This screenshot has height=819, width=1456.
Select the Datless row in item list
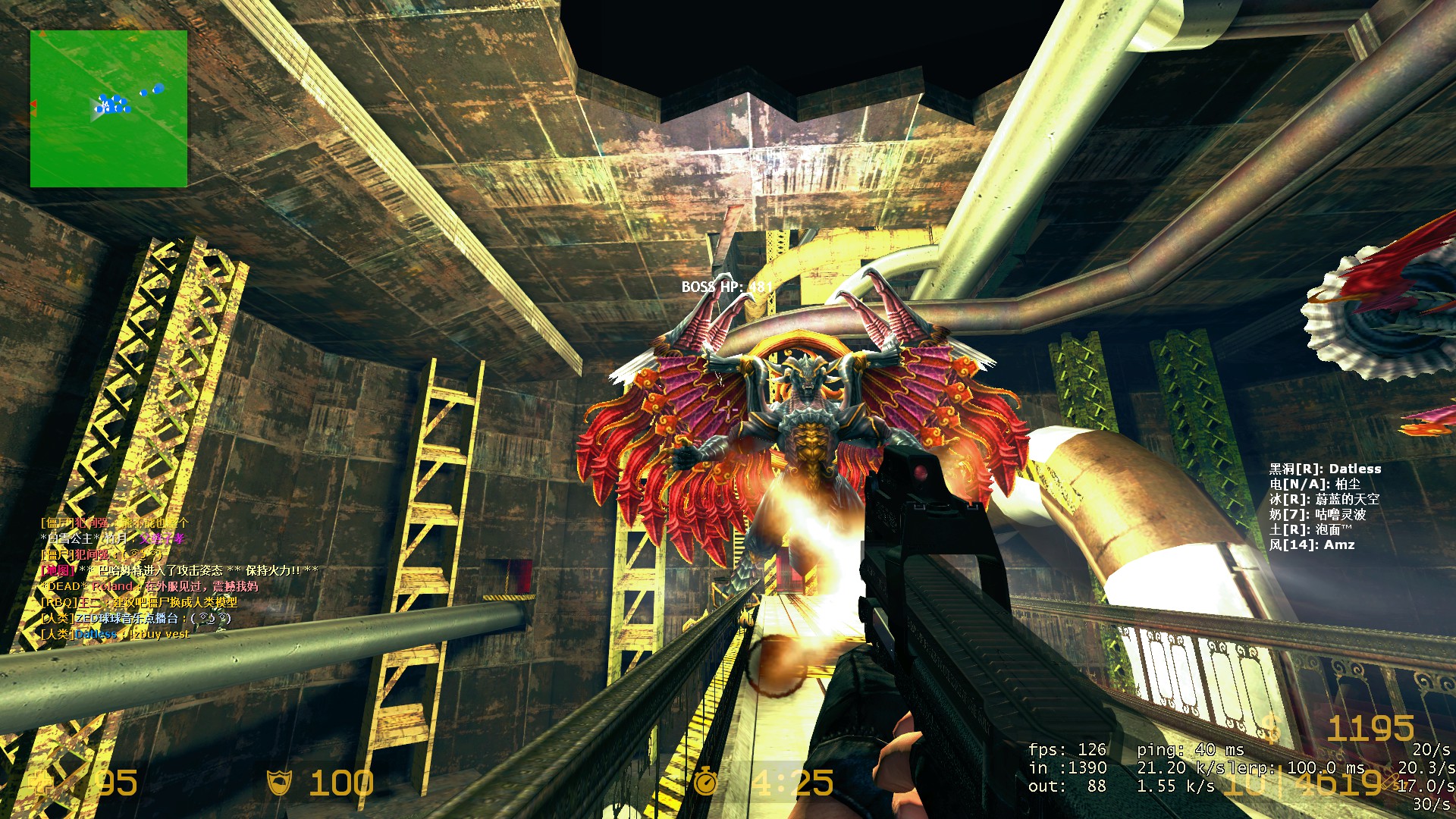click(1325, 469)
